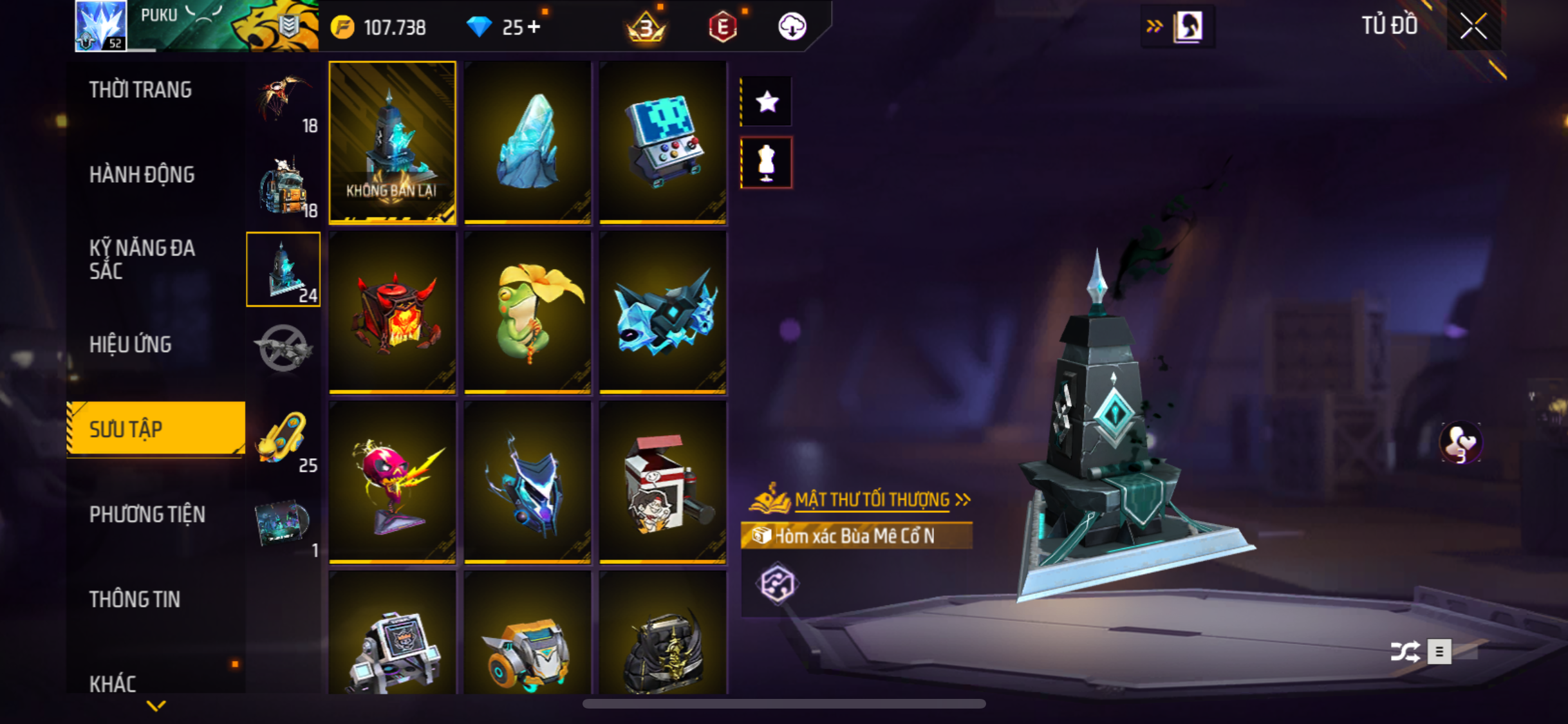Open the Hiệu Ứng tab
The image size is (1568, 724).
(131, 345)
